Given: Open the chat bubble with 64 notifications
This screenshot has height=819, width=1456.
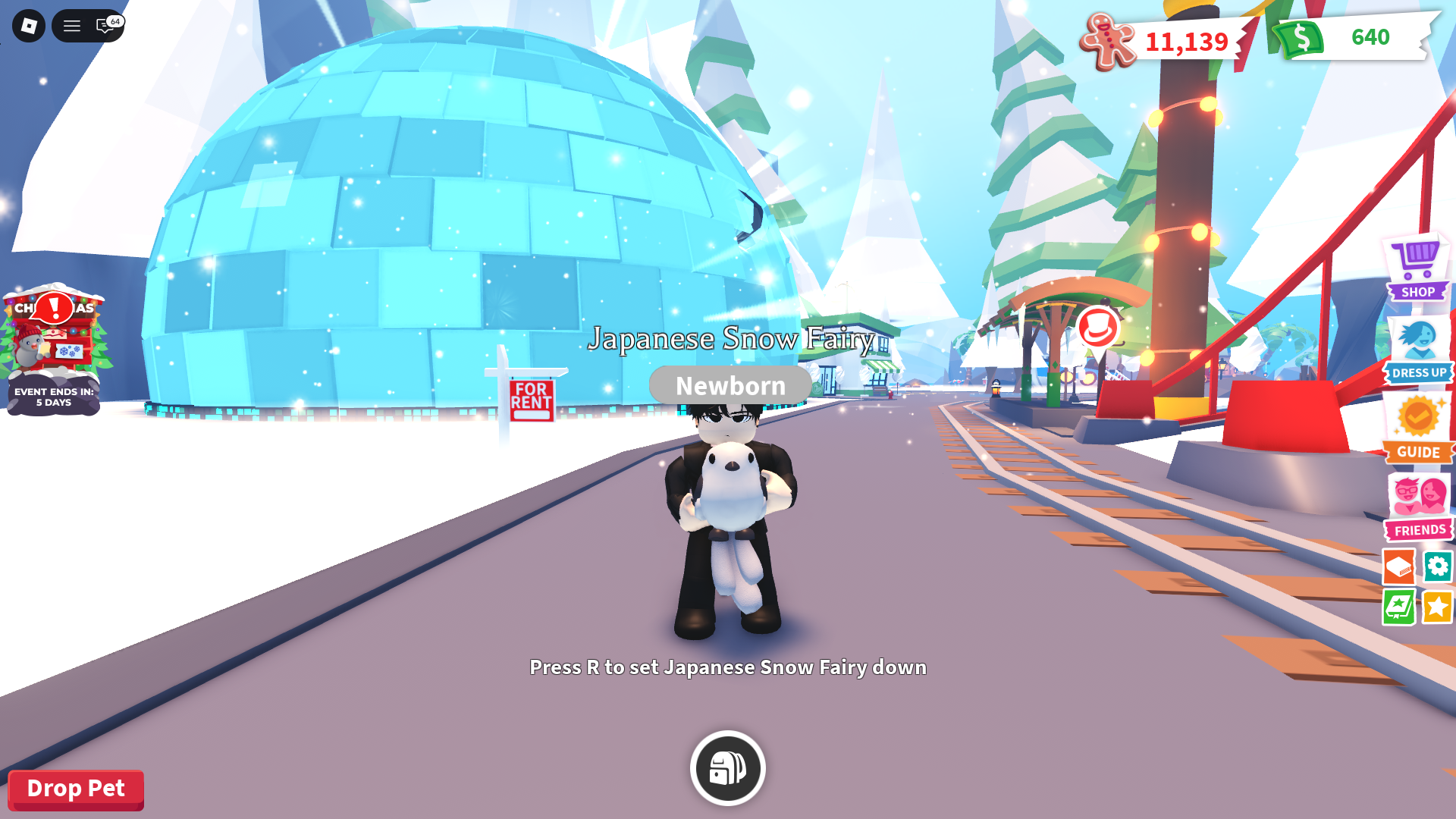Looking at the screenshot, I should [104, 26].
